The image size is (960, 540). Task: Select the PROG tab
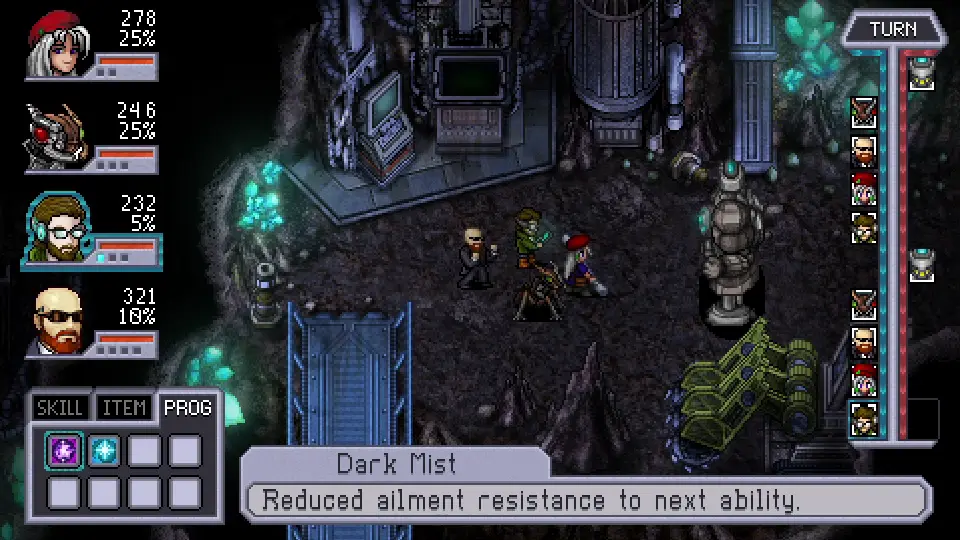[187, 407]
